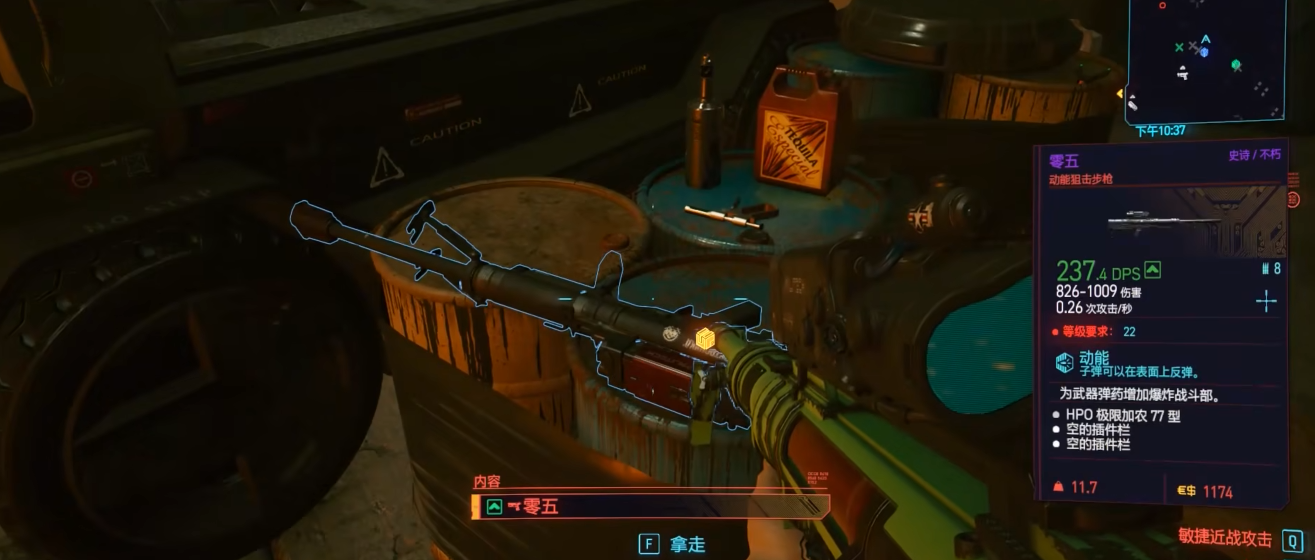Click the minimap in the corner
Image resolution: width=1315 pixels, height=560 pixels.
(x=1208, y=61)
